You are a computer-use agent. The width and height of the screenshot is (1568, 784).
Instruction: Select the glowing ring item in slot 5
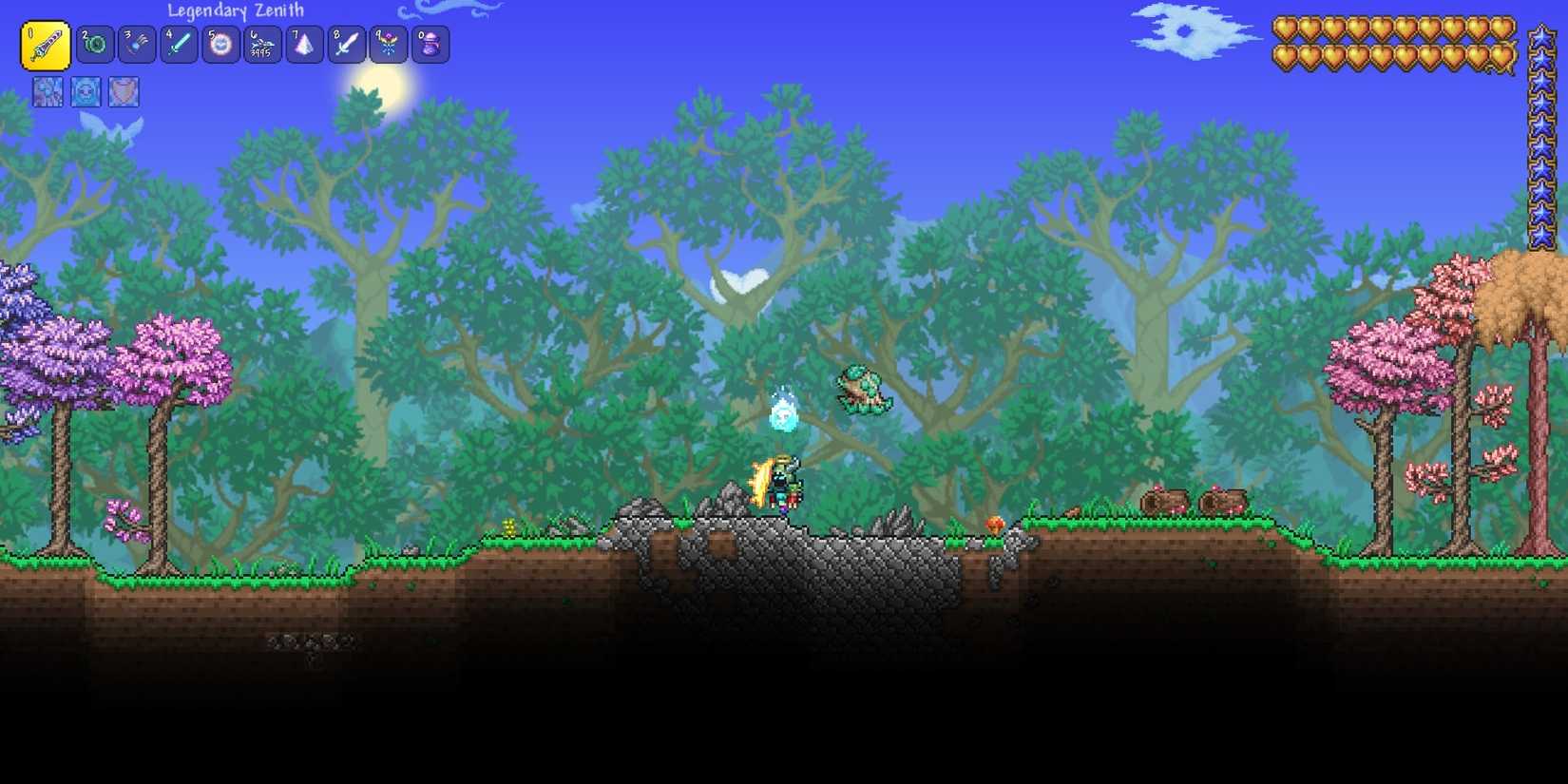220,44
